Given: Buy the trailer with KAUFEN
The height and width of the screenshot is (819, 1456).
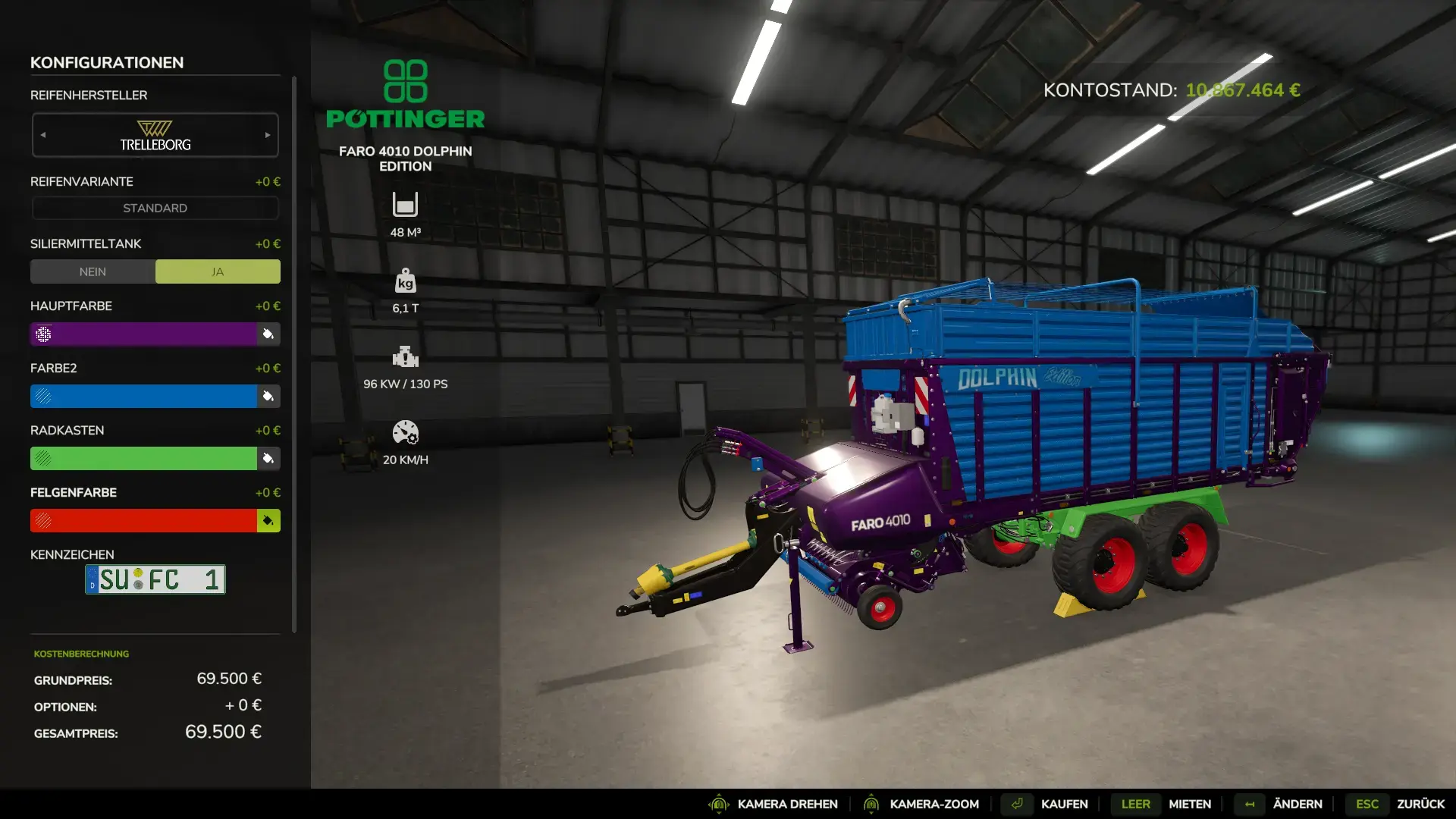Looking at the screenshot, I should (1064, 804).
